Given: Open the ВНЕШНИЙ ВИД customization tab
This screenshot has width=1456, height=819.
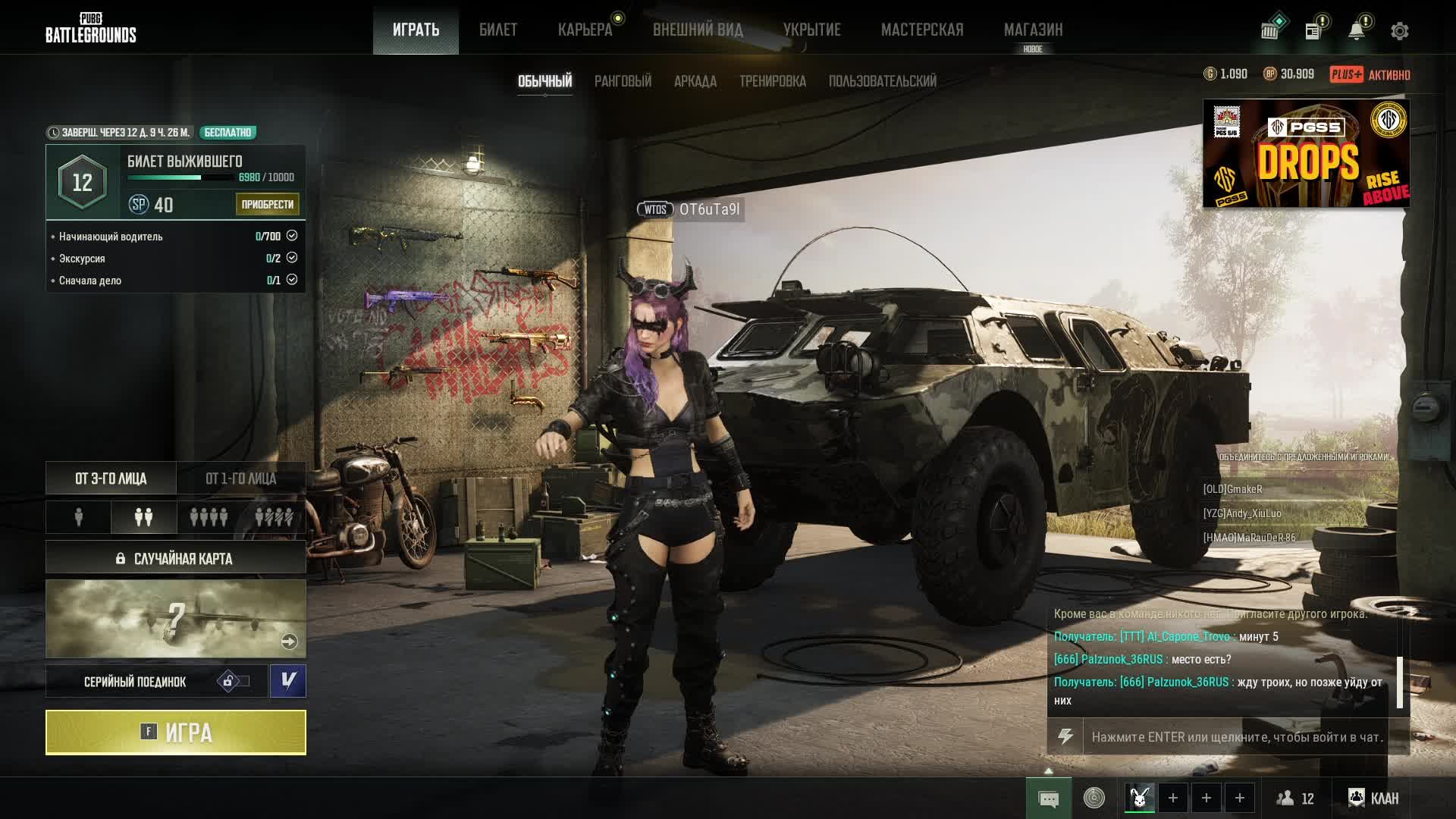Looking at the screenshot, I should click(x=698, y=30).
